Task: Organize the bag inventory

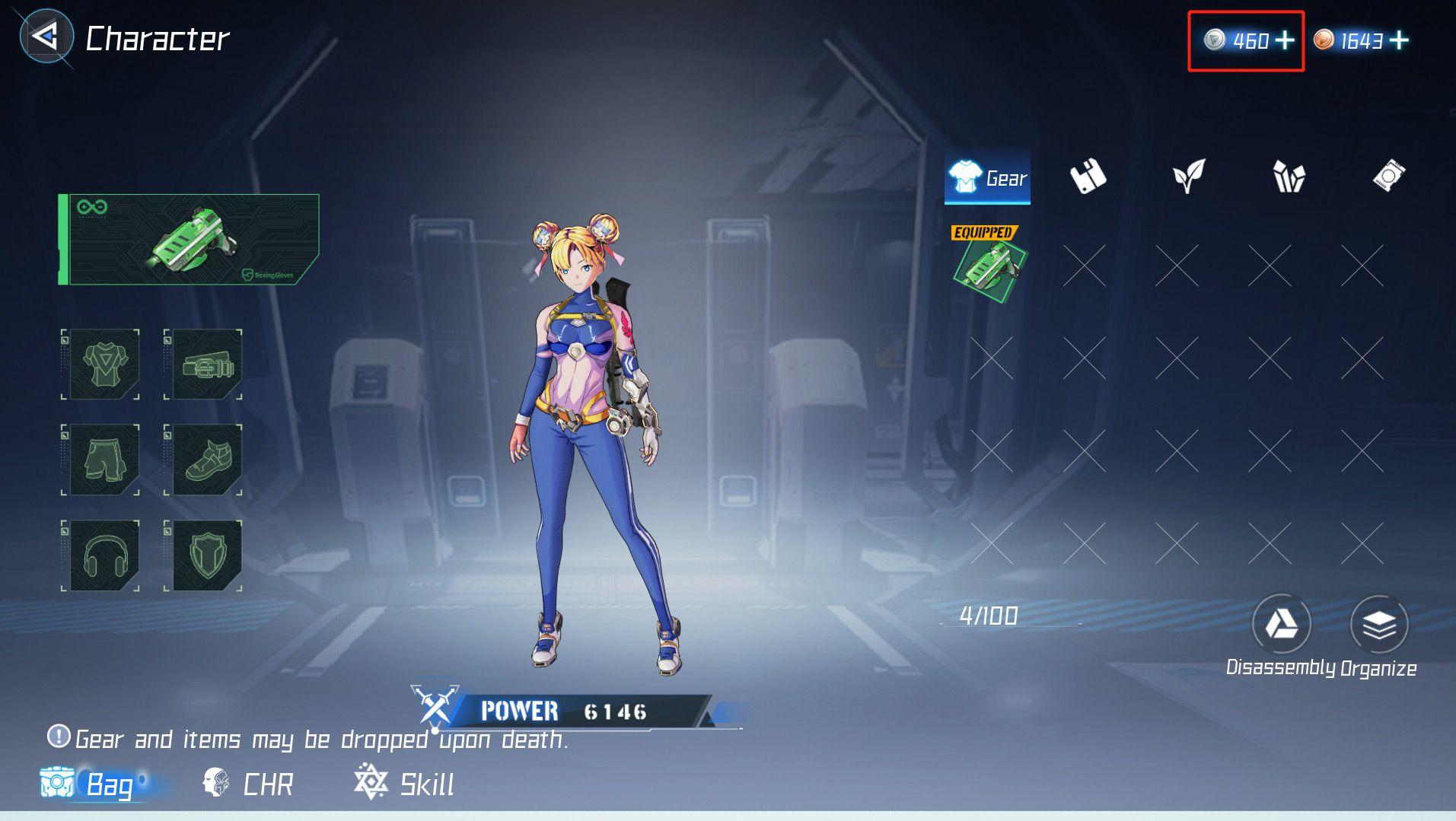Action: pos(1378,625)
